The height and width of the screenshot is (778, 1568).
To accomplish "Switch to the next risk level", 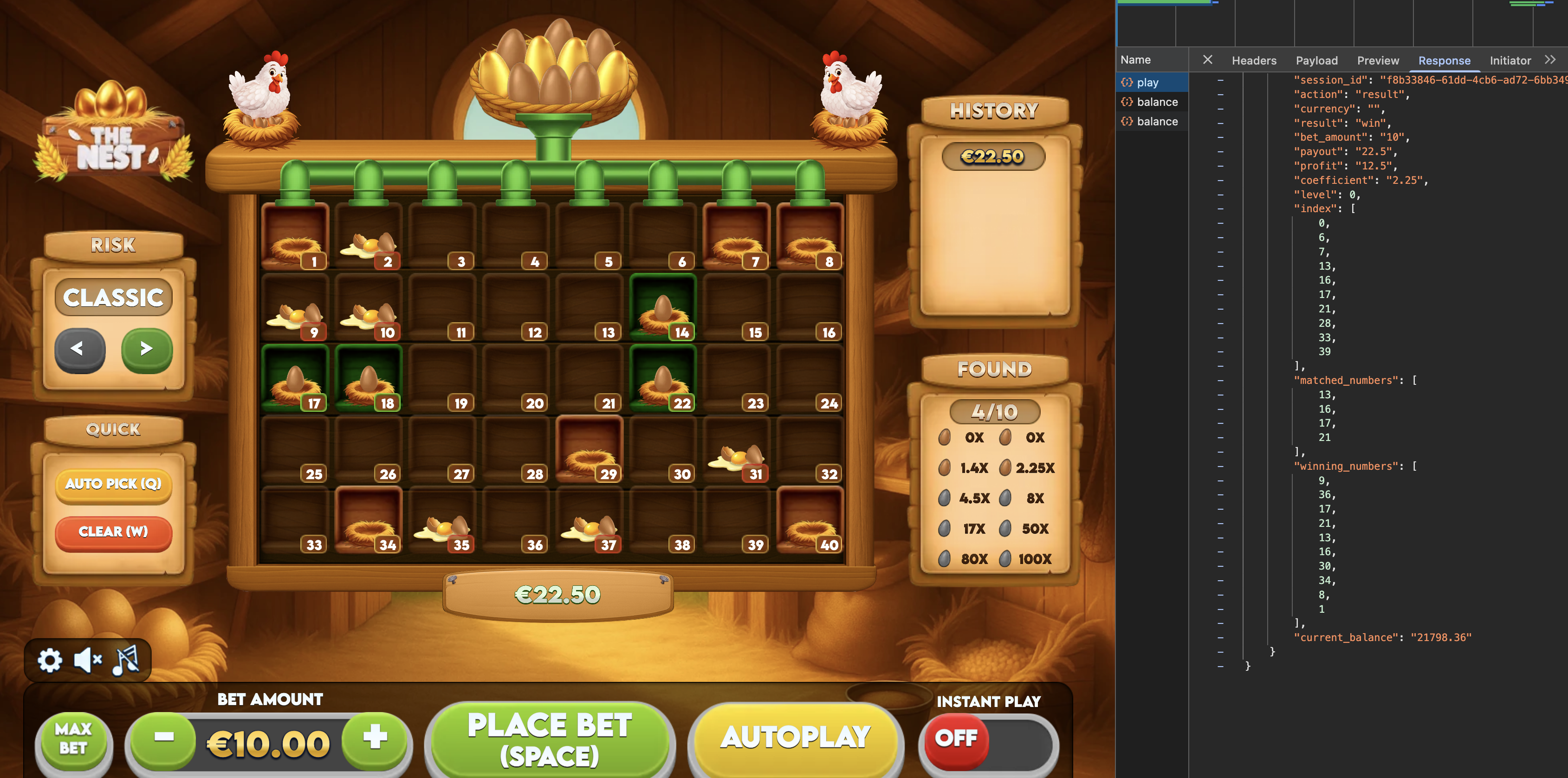I will click(147, 349).
